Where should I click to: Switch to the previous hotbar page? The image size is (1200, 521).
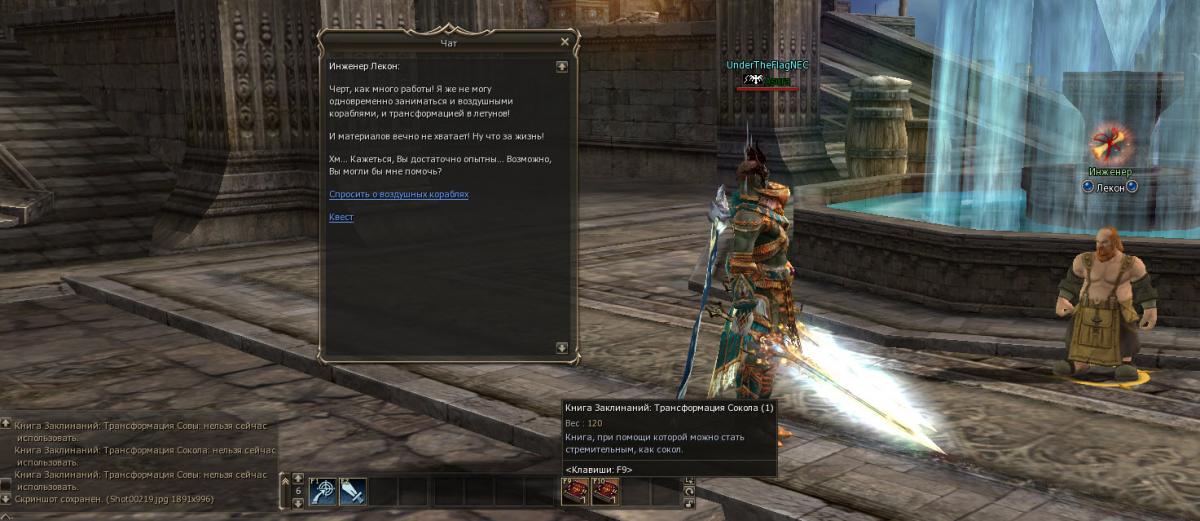pyautogui.click(x=298, y=478)
